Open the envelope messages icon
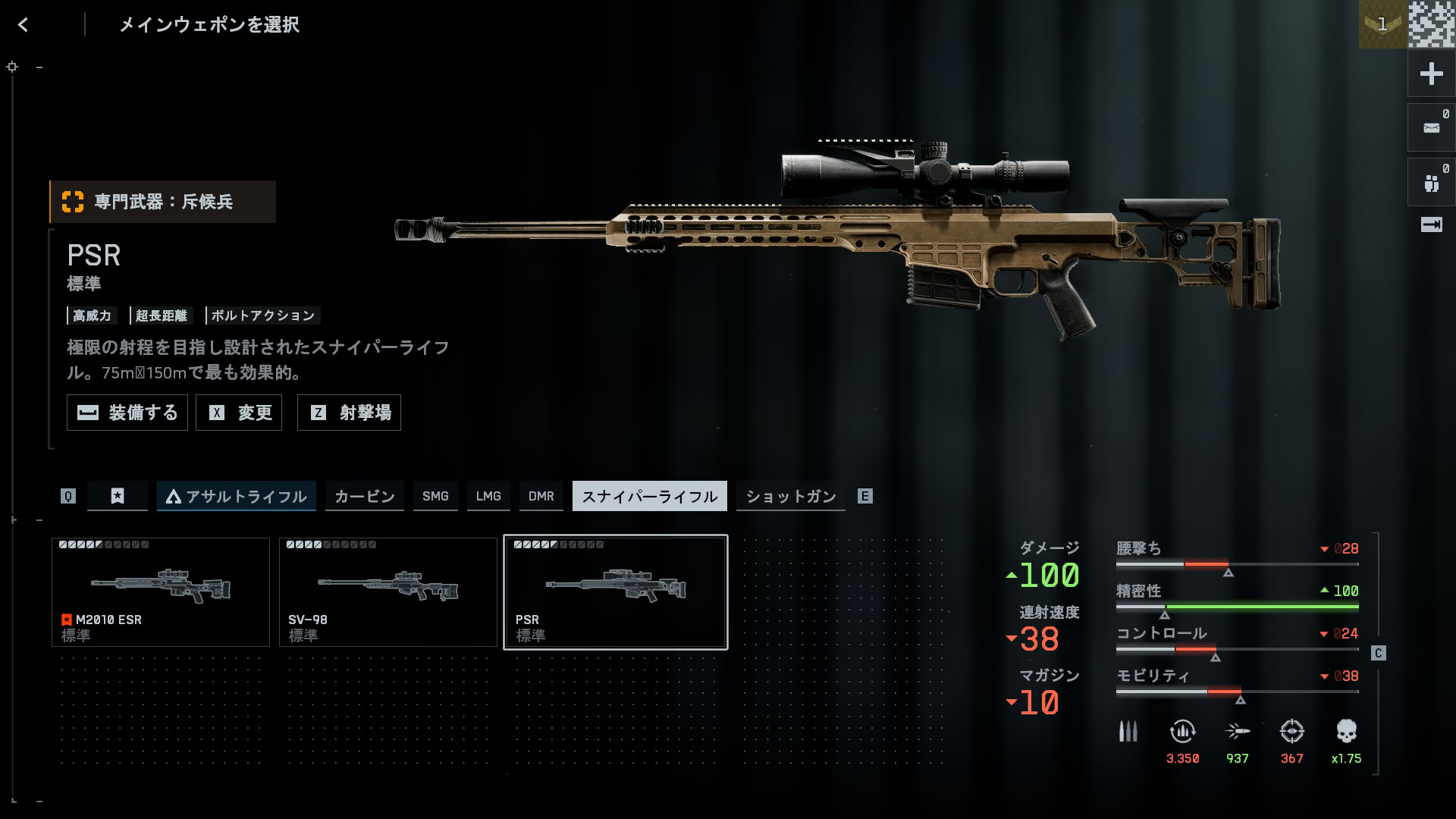The height and width of the screenshot is (819, 1456). (1432, 128)
